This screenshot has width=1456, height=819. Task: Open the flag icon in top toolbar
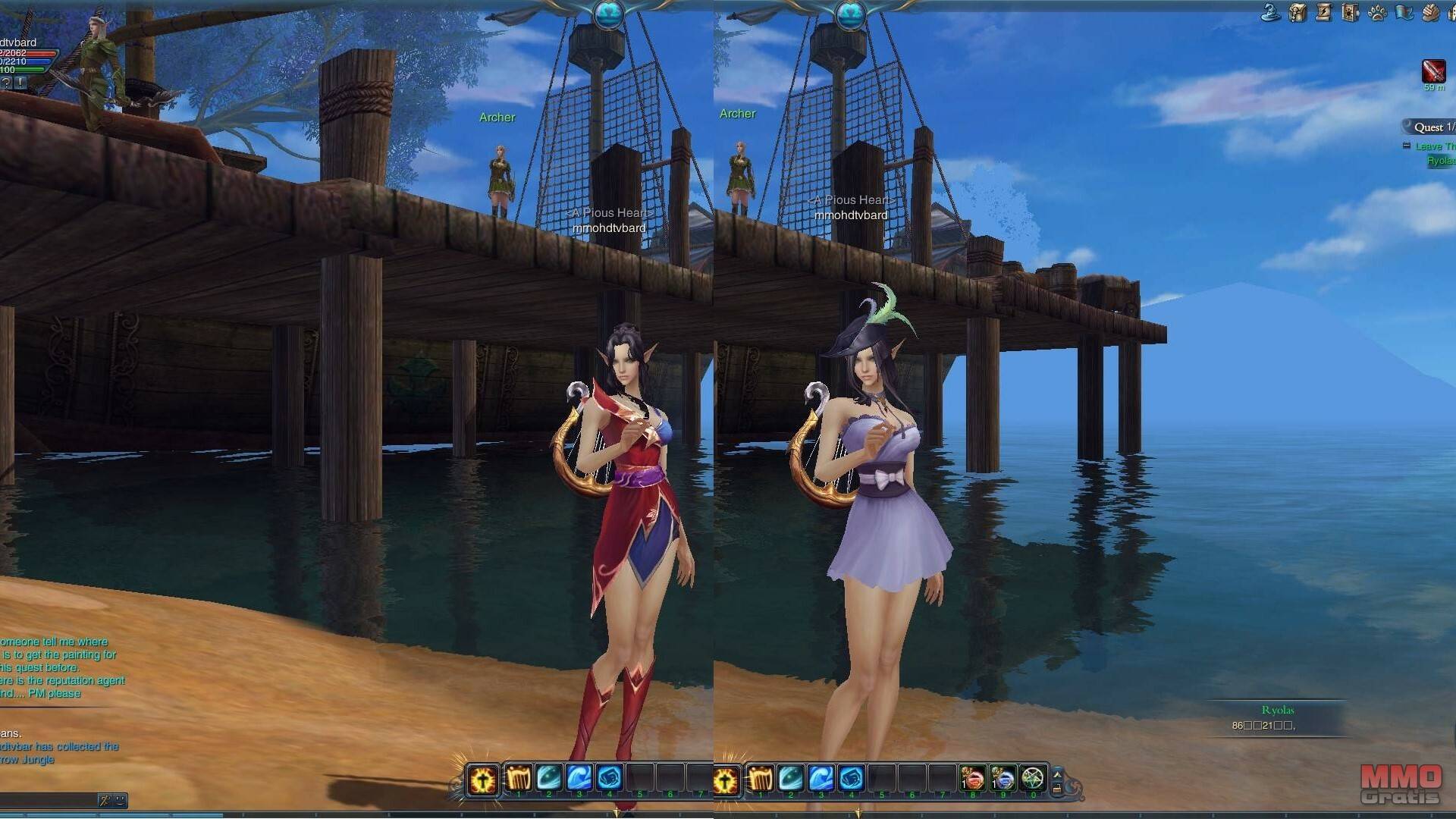[x=1404, y=12]
